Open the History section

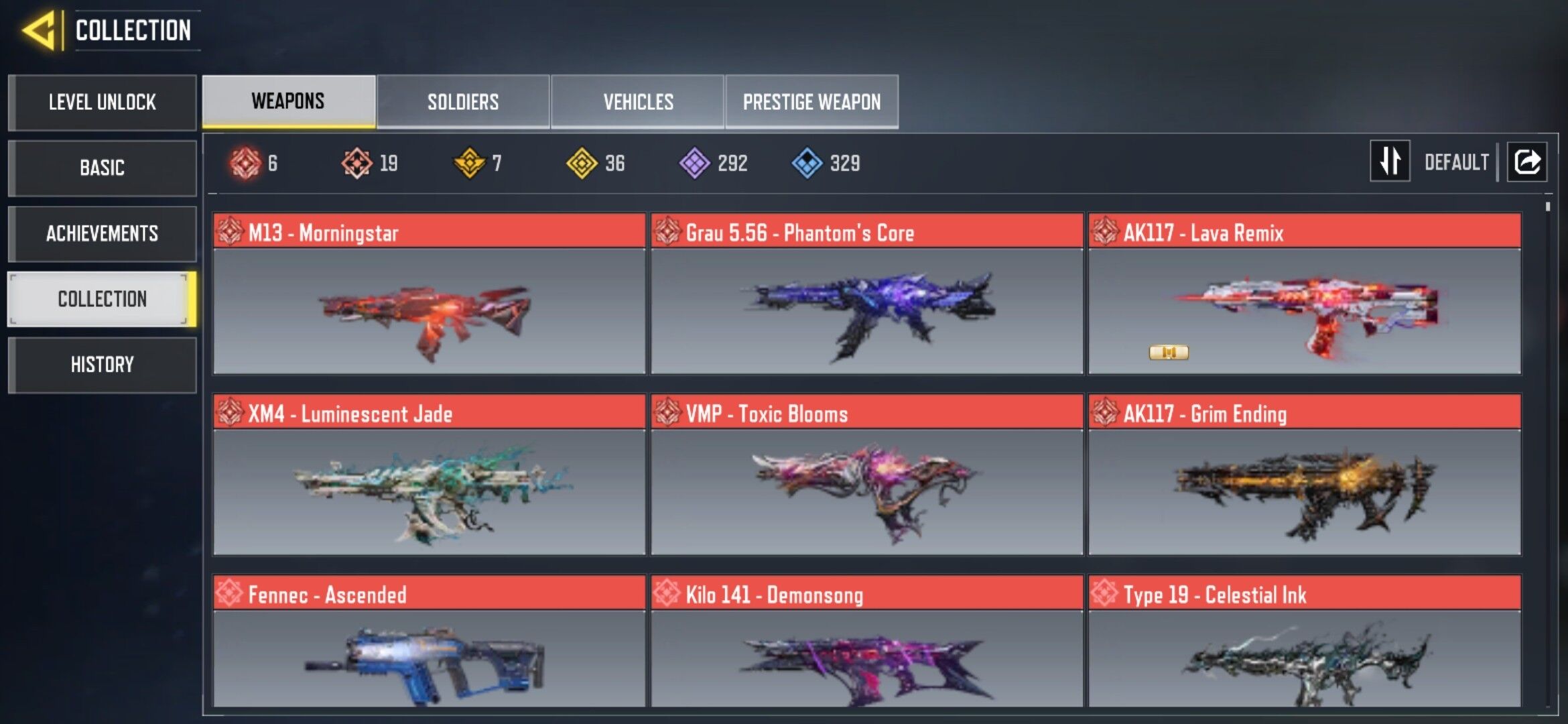[101, 365]
